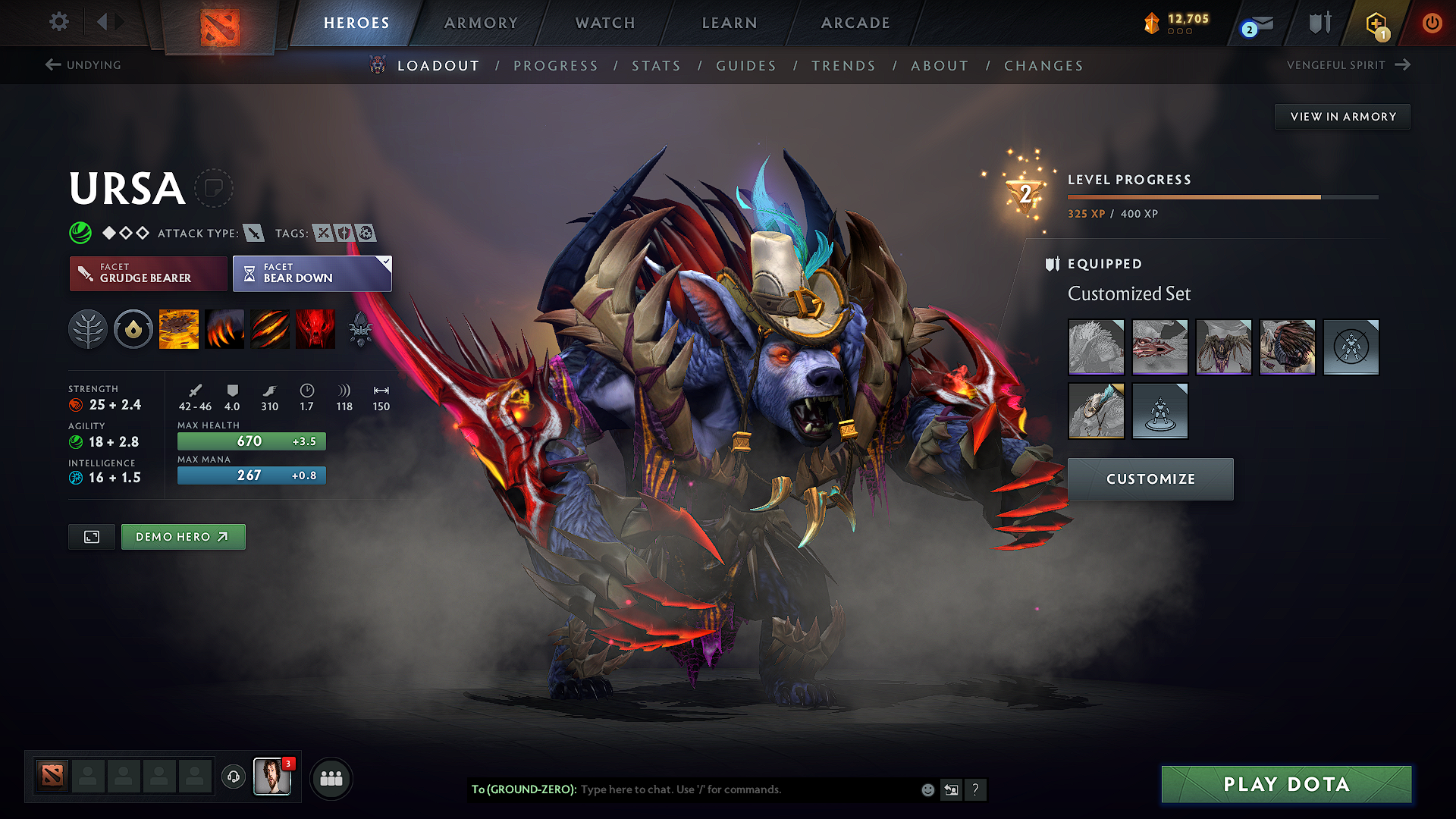
Task: Click the armory shield and sword icon
Action: click(1318, 23)
